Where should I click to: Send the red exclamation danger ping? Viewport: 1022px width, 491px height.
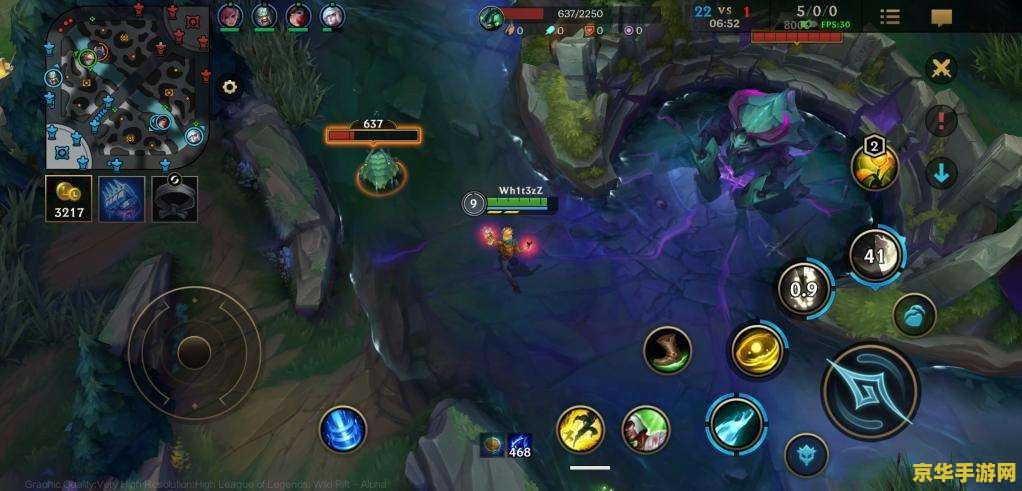click(x=941, y=121)
